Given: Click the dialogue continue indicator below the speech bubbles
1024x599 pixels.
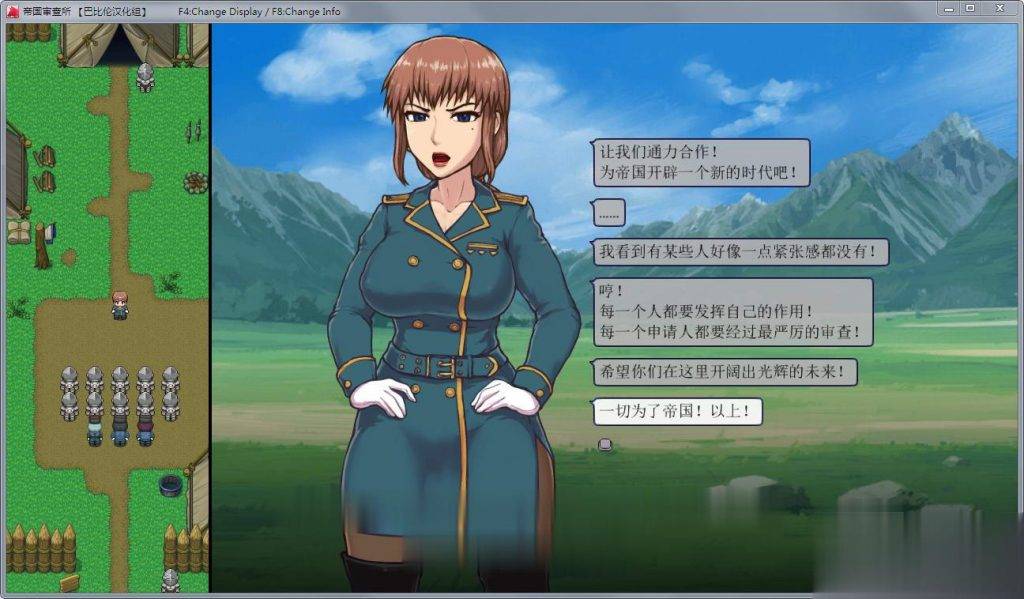Looking at the screenshot, I should (603, 443).
